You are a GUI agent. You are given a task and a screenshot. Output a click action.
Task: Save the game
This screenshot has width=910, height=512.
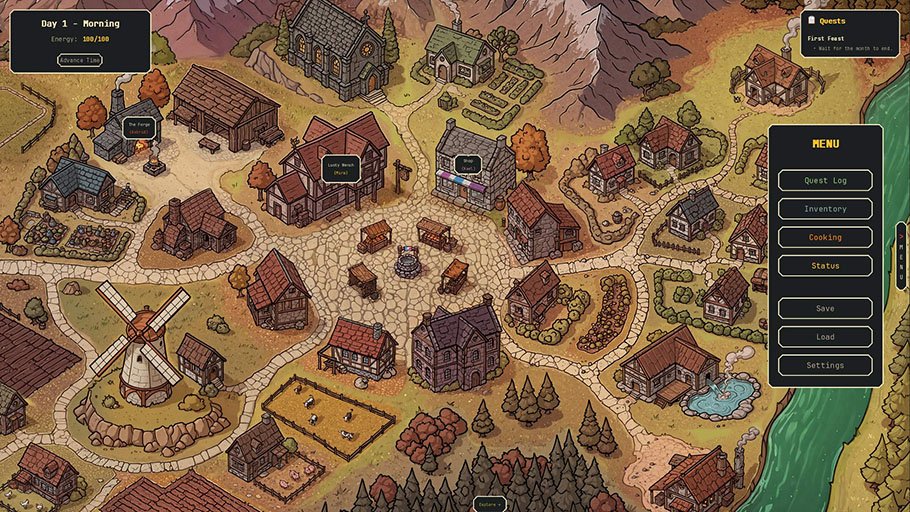click(825, 308)
